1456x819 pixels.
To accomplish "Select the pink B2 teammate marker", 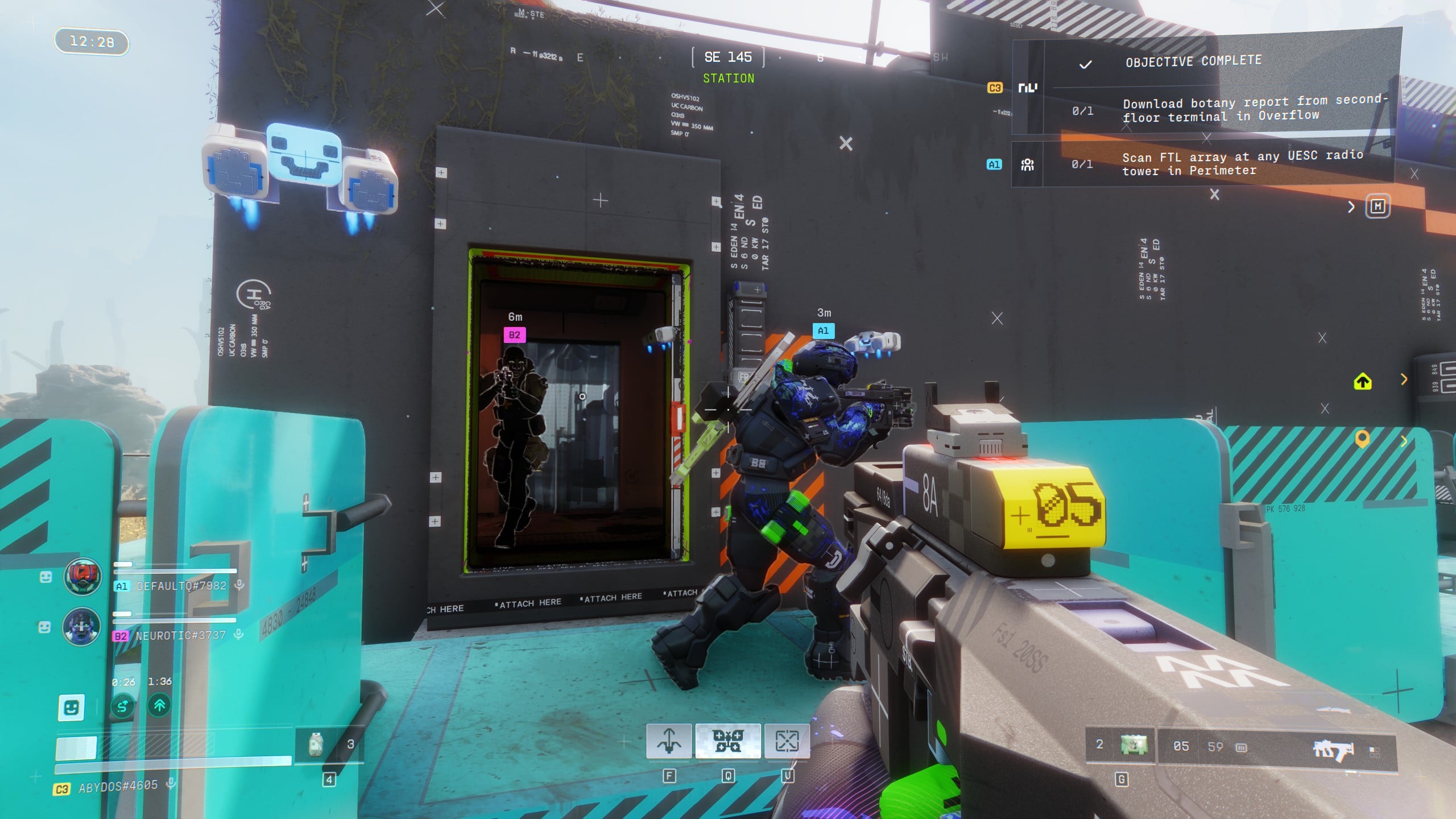I will tap(514, 335).
